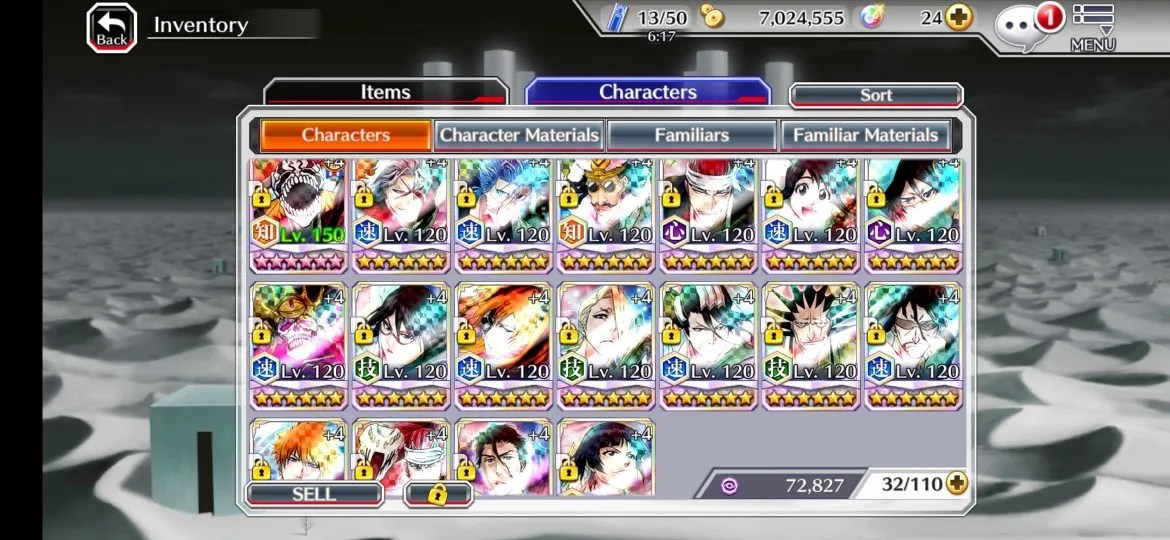
Task: Open the MENU dropdown
Action: [x=1092, y=28]
